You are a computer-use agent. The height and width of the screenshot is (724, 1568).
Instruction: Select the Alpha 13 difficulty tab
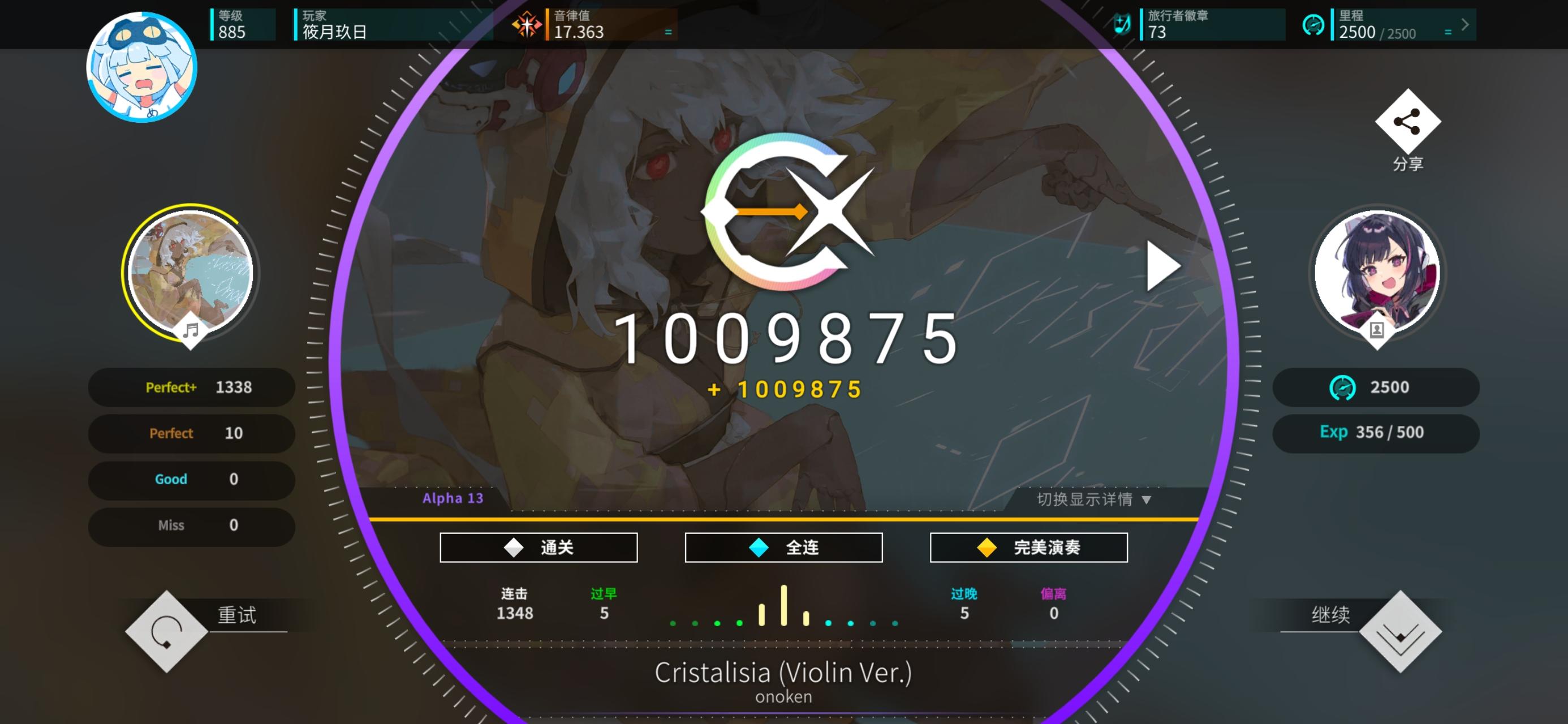(453, 498)
